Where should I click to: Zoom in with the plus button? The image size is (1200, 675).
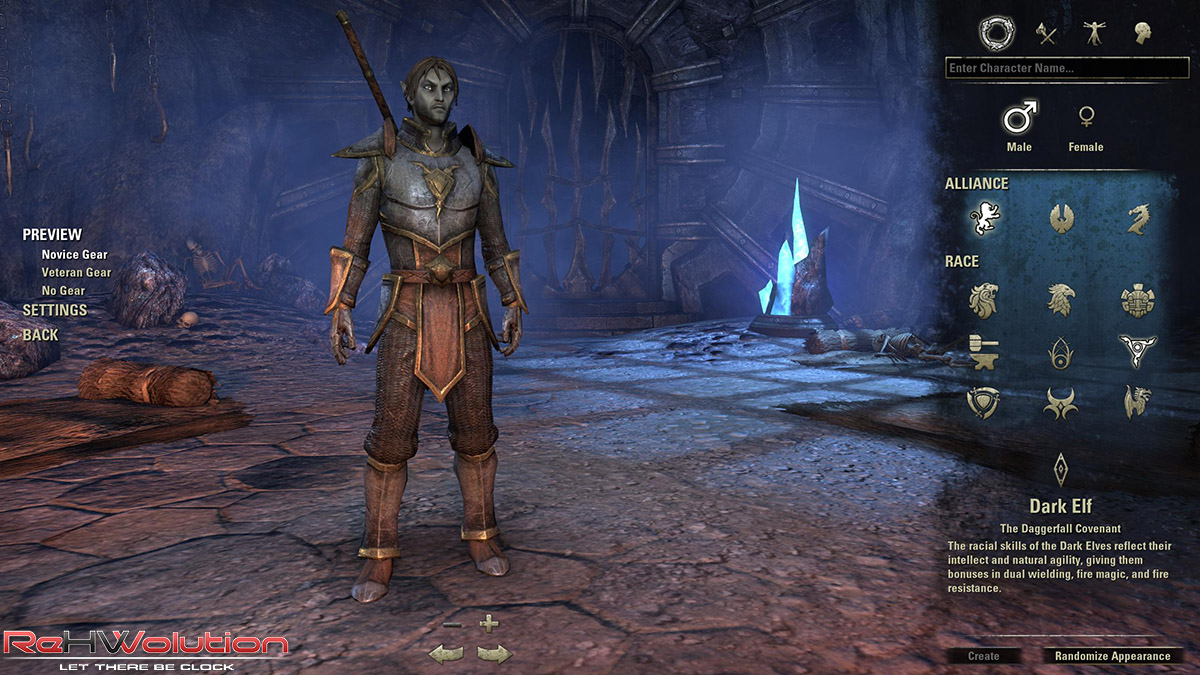pos(488,624)
